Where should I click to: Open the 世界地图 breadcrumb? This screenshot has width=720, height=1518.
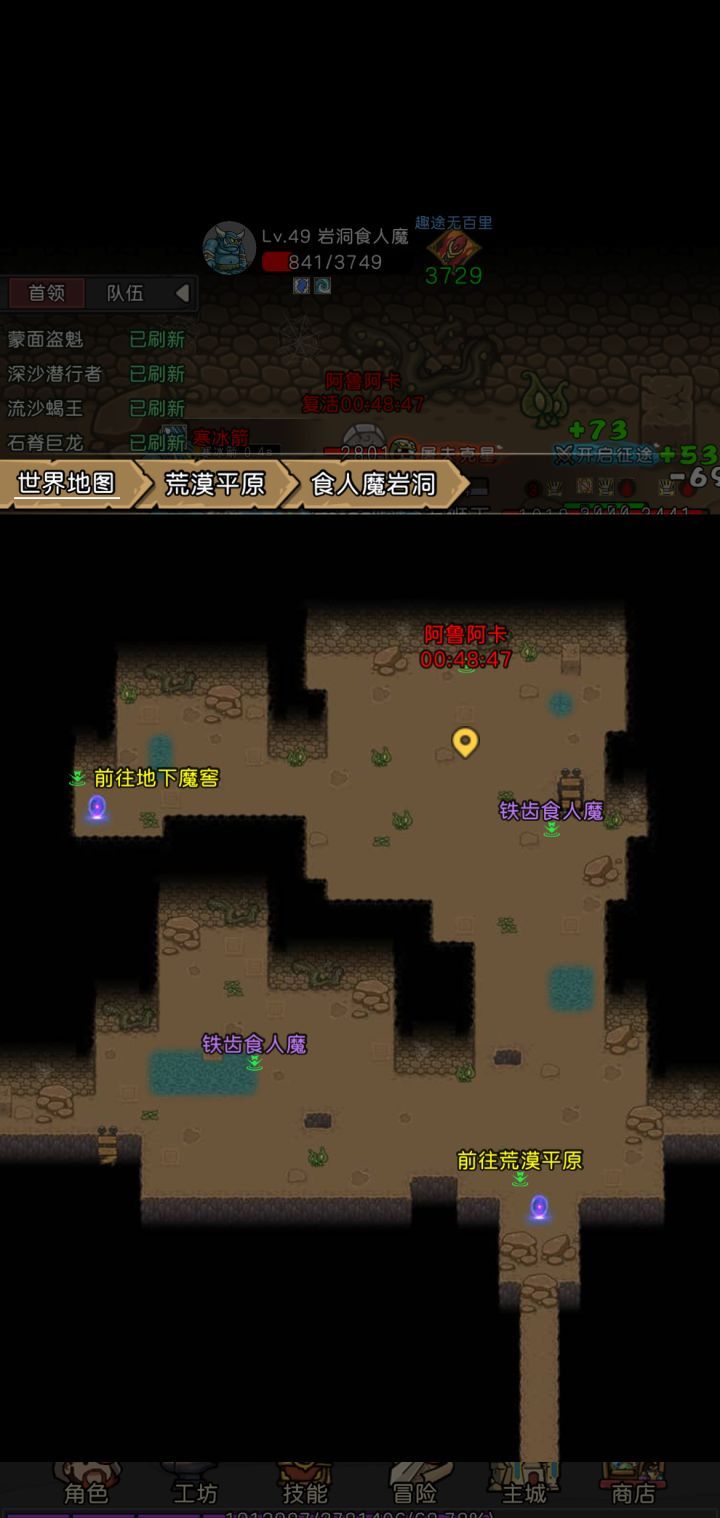click(x=66, y=484)
